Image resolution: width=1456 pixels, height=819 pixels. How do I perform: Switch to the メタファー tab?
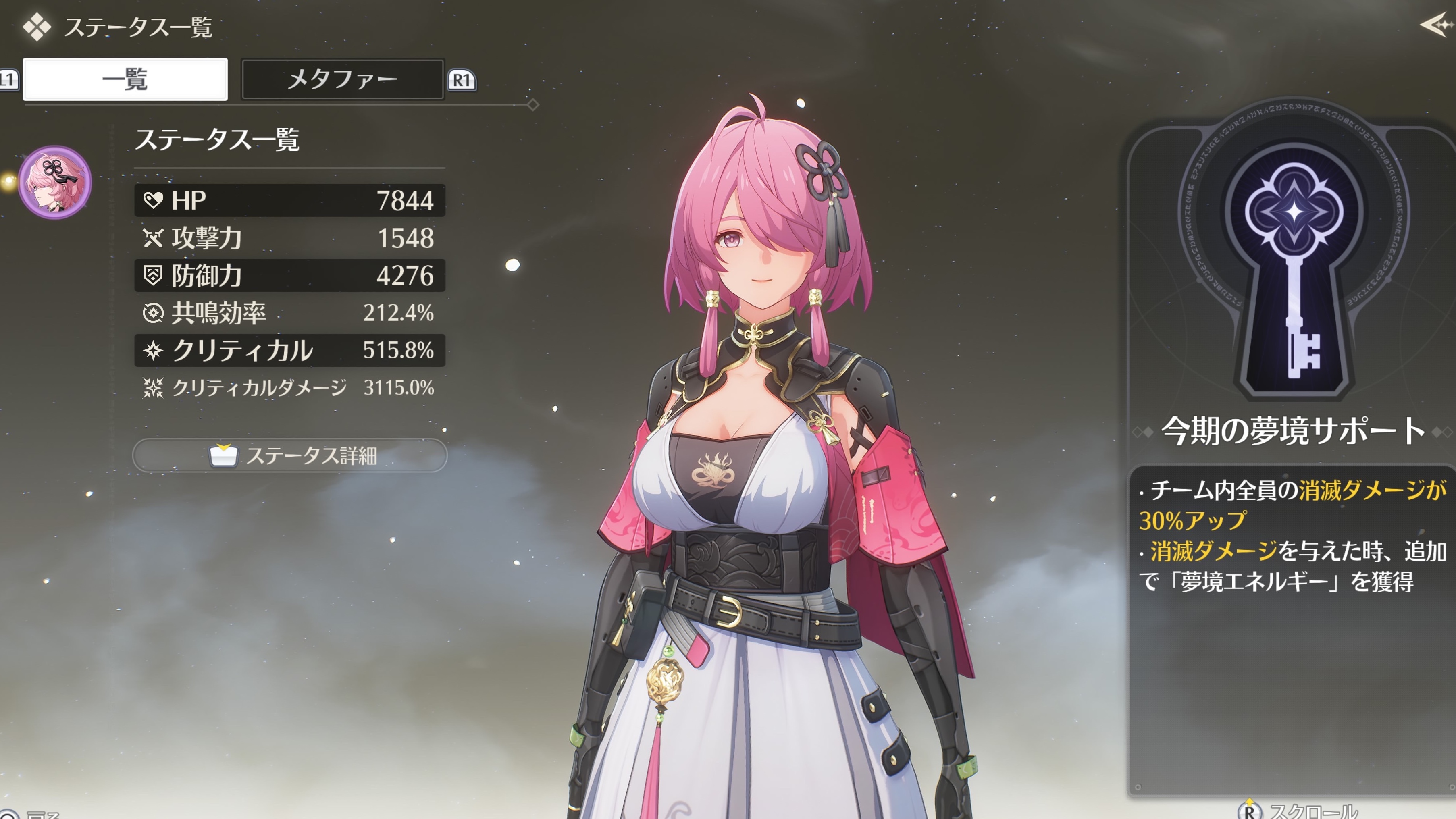coord(343,79)
